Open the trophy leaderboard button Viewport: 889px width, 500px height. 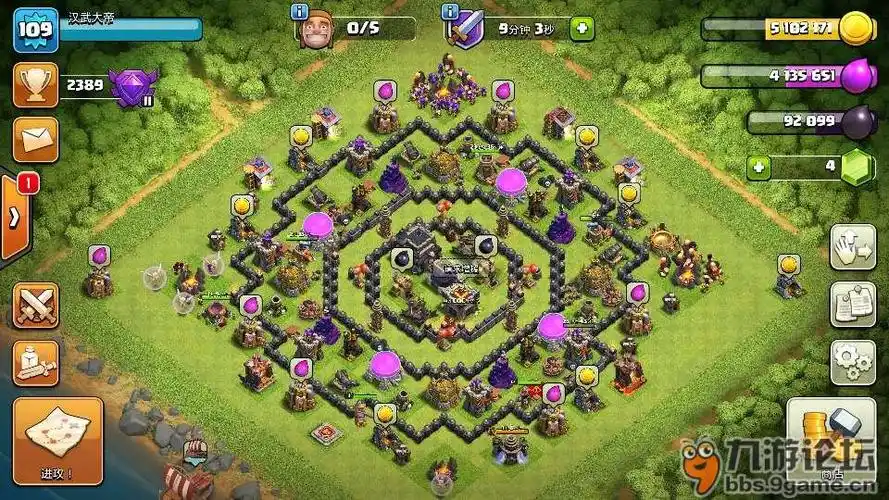(x=35, y=85)
